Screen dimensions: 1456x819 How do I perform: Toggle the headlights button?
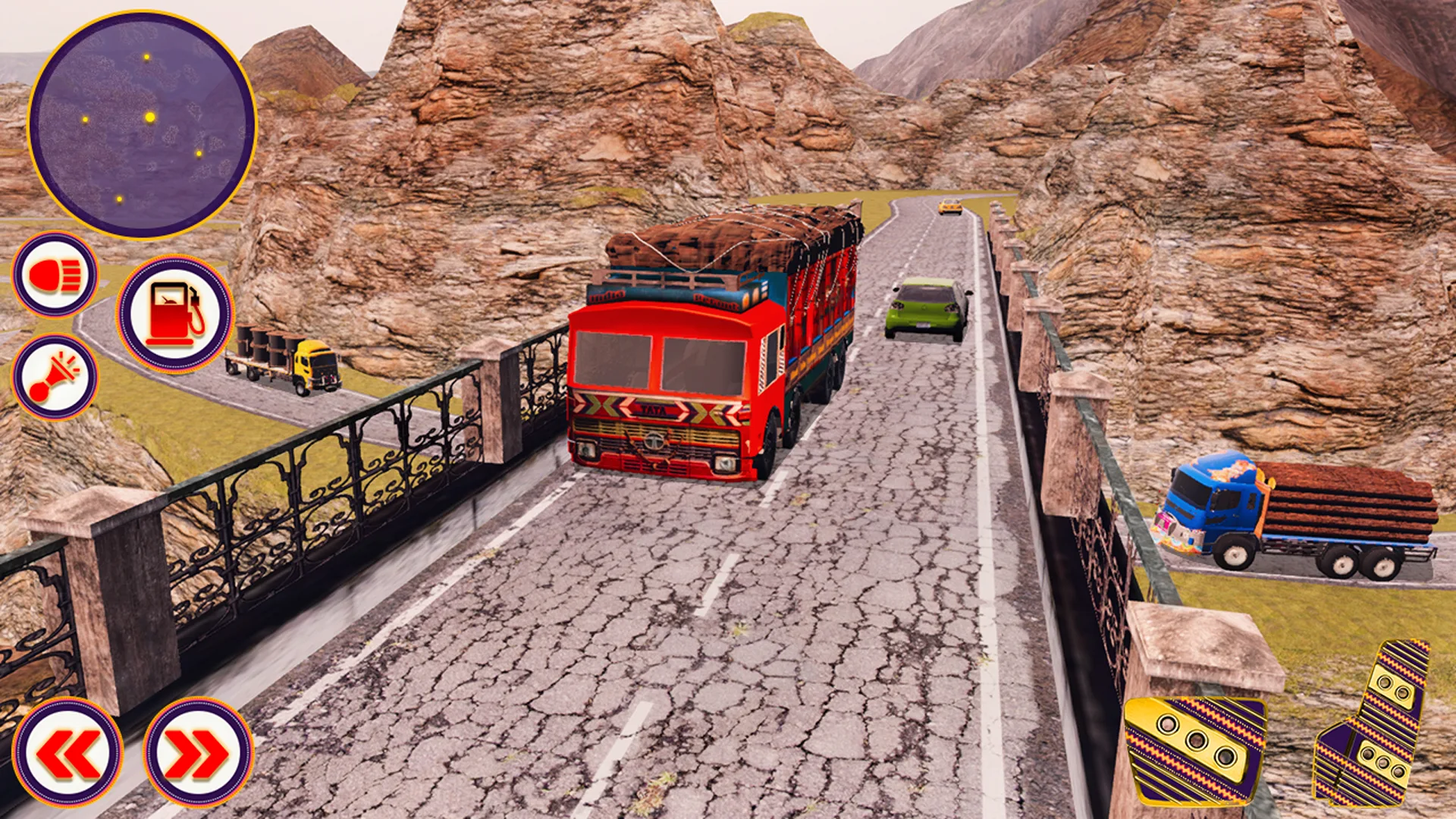coord(55,275)
